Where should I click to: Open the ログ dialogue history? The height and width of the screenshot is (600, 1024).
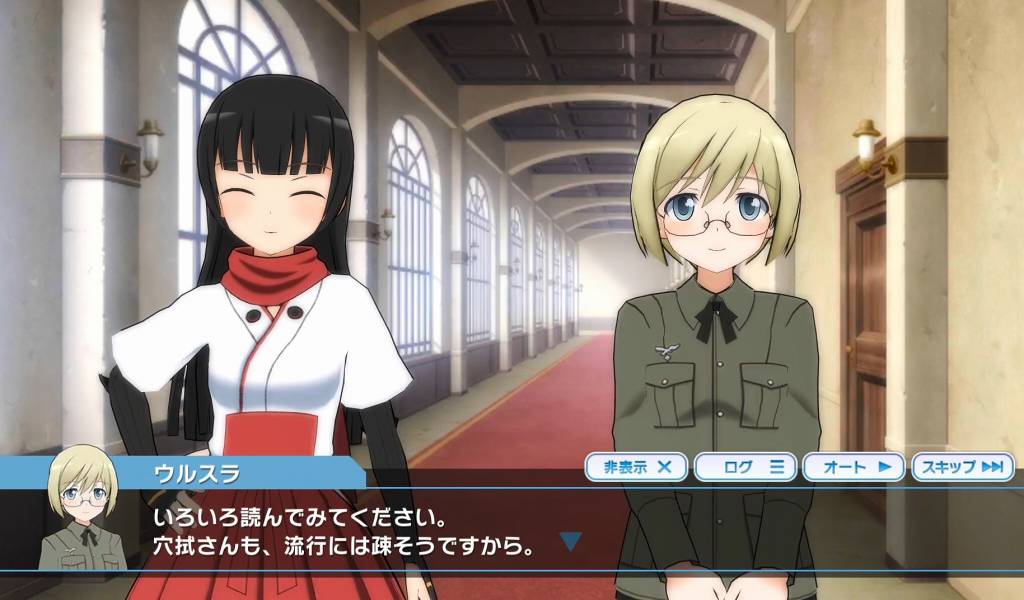pos(745,467)
